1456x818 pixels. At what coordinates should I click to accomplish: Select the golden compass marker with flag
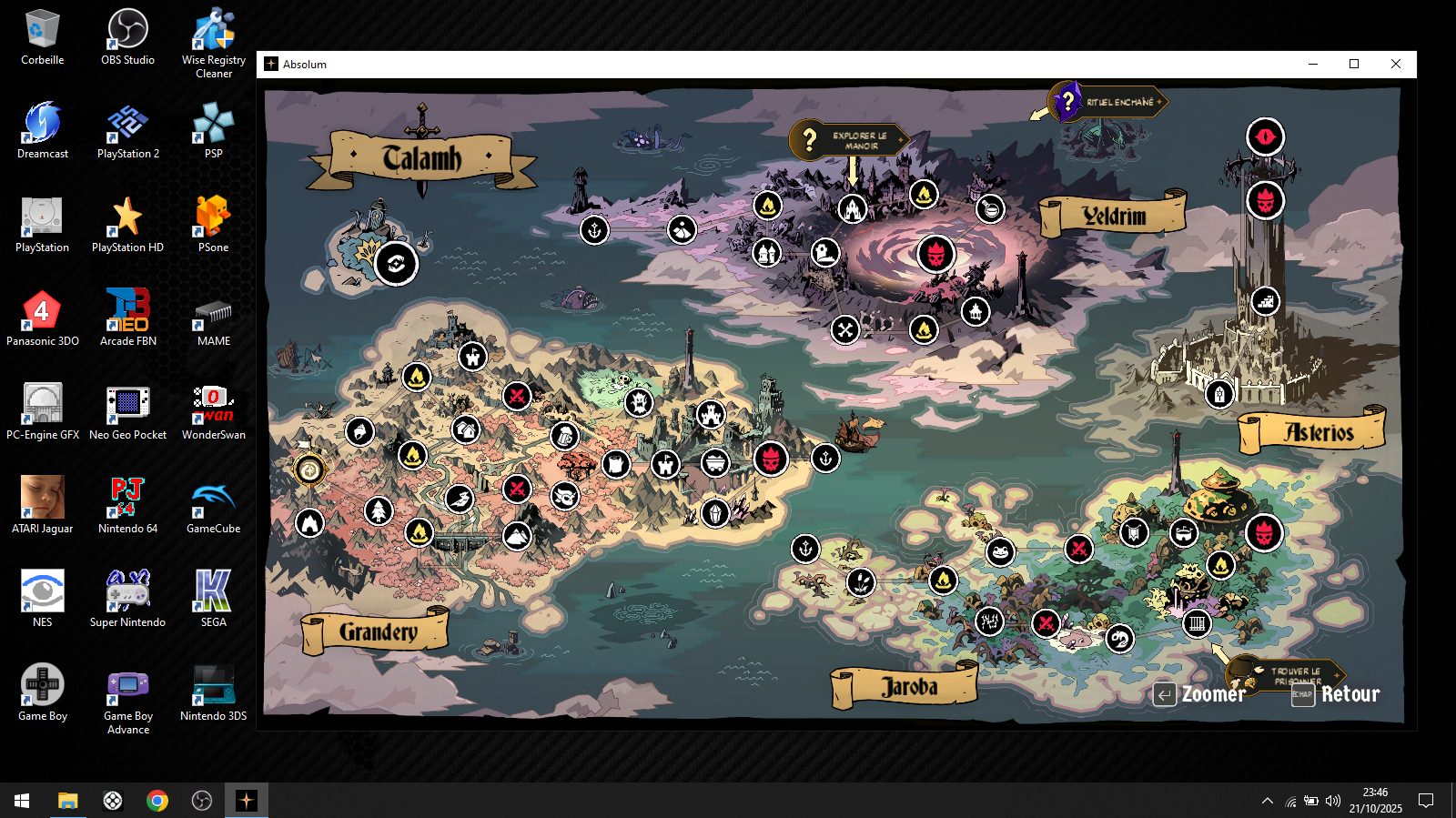[309, 470]
